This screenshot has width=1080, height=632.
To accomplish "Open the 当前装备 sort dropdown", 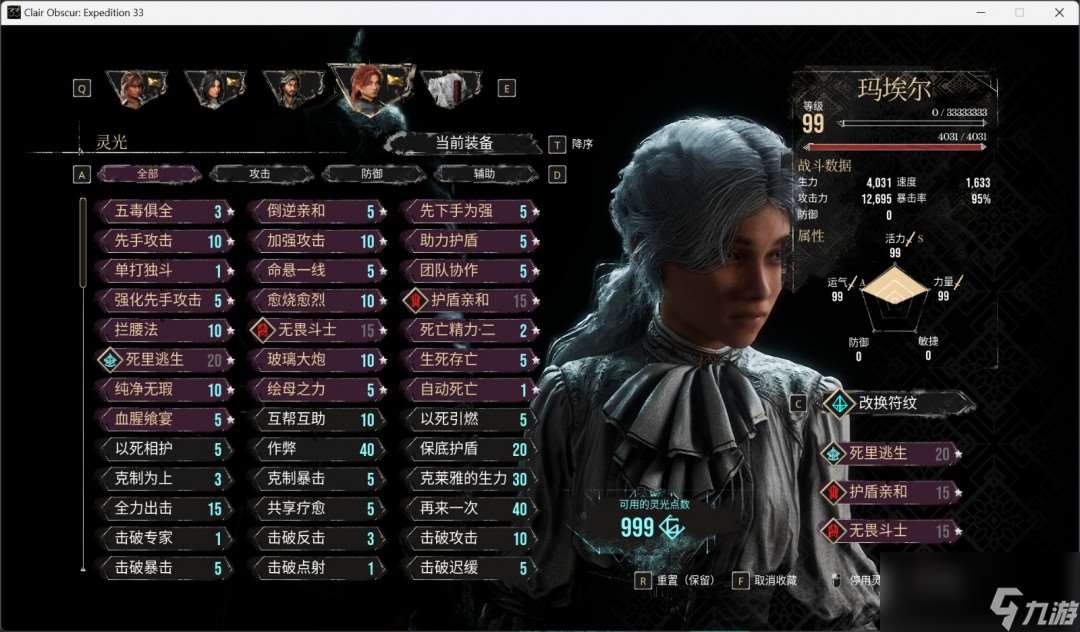I will 464,144.
